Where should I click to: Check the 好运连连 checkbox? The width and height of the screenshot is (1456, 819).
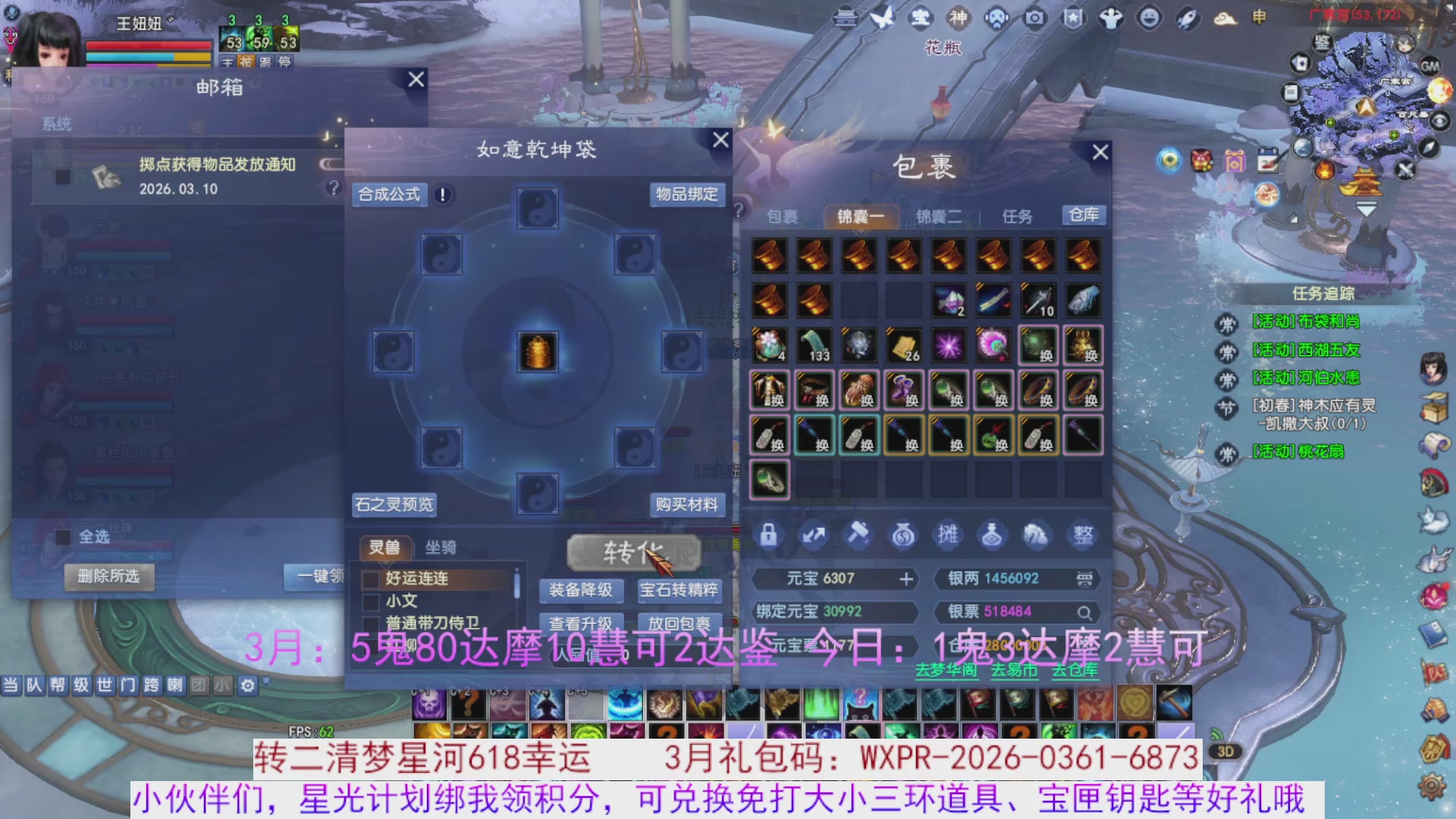click(369, 579)
